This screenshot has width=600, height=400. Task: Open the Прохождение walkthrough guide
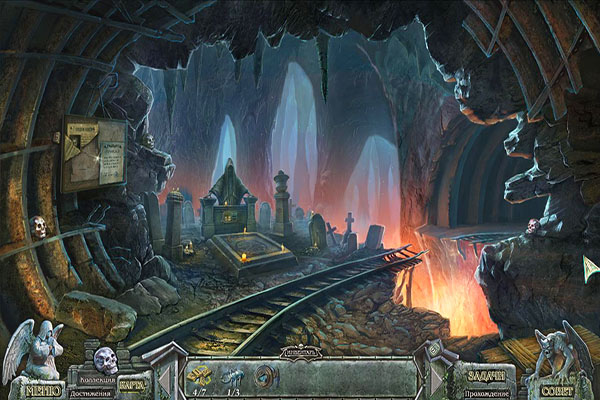(x=487, y=393)
